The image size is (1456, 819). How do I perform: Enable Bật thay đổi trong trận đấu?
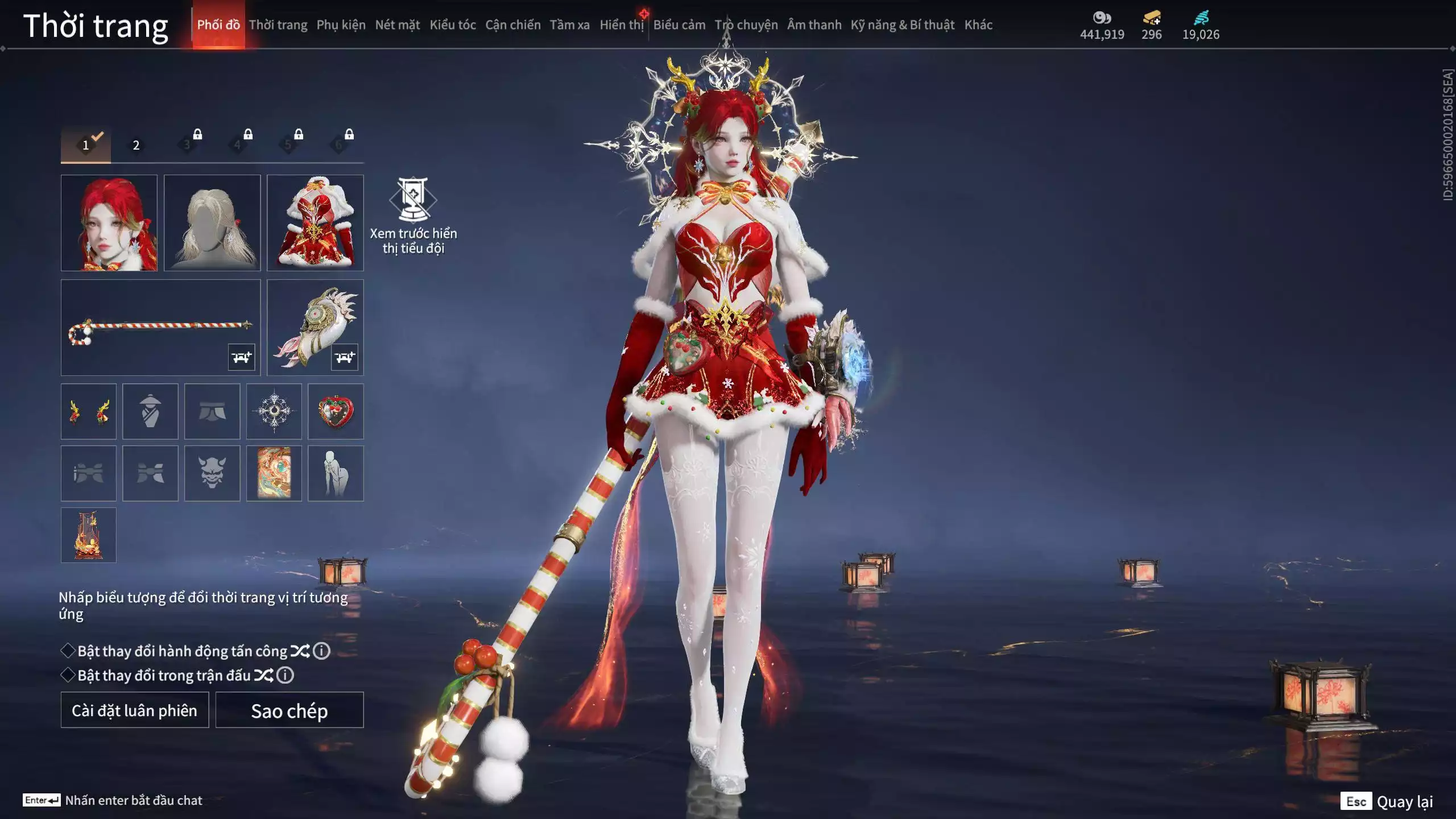pyautogui.click(x=68, y=675)
